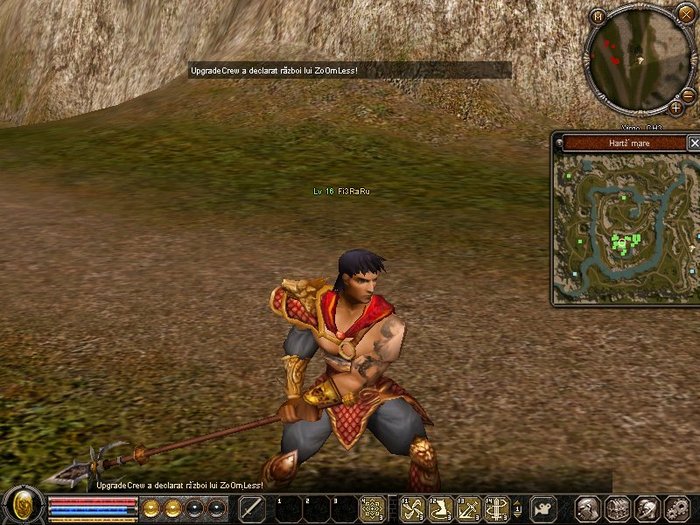This screenshot has width=700, height=525.
Task: Open the large map with the M button
Action: [598, 16]
